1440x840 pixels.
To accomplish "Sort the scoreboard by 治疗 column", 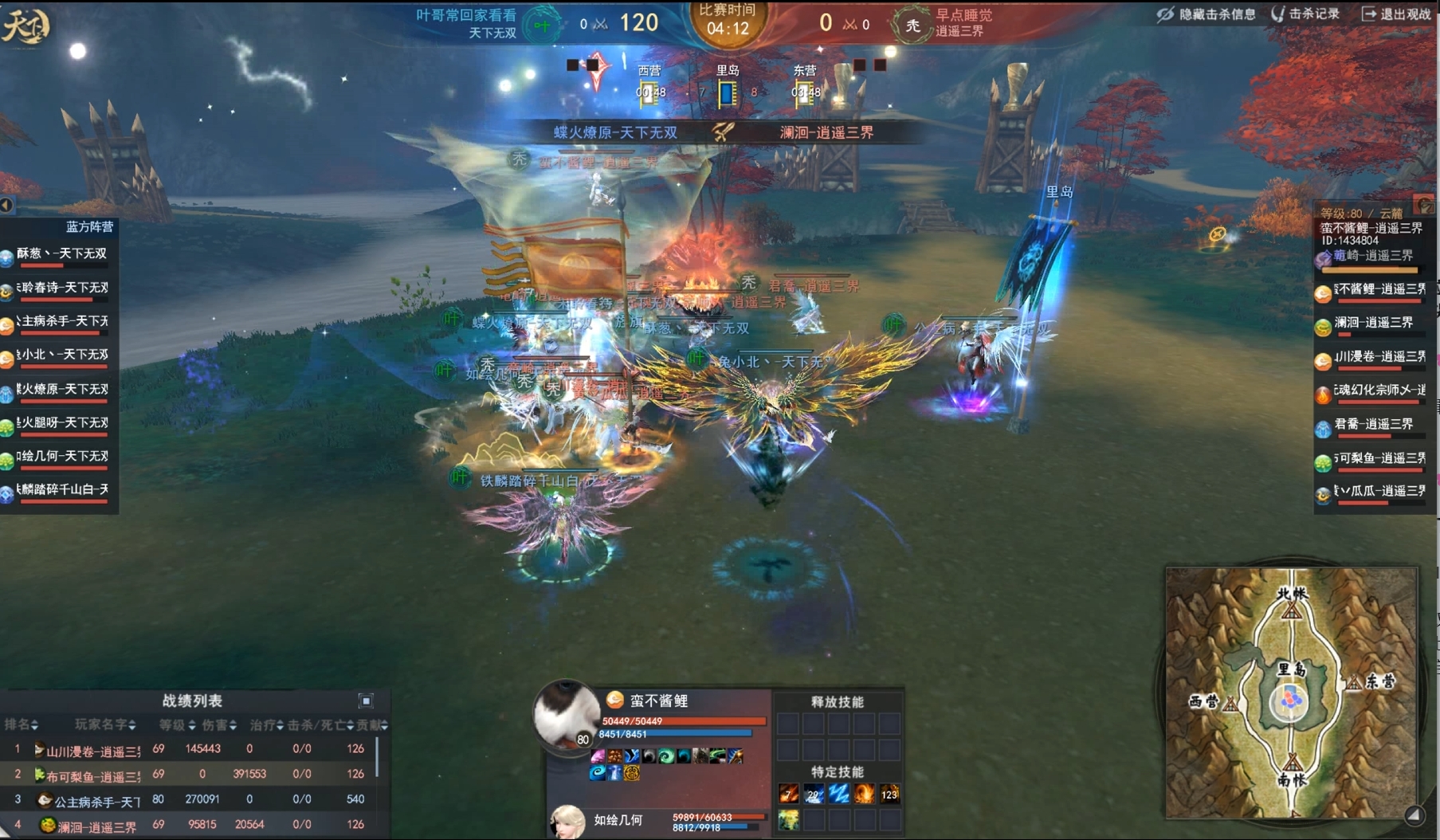I will [267, 725].
